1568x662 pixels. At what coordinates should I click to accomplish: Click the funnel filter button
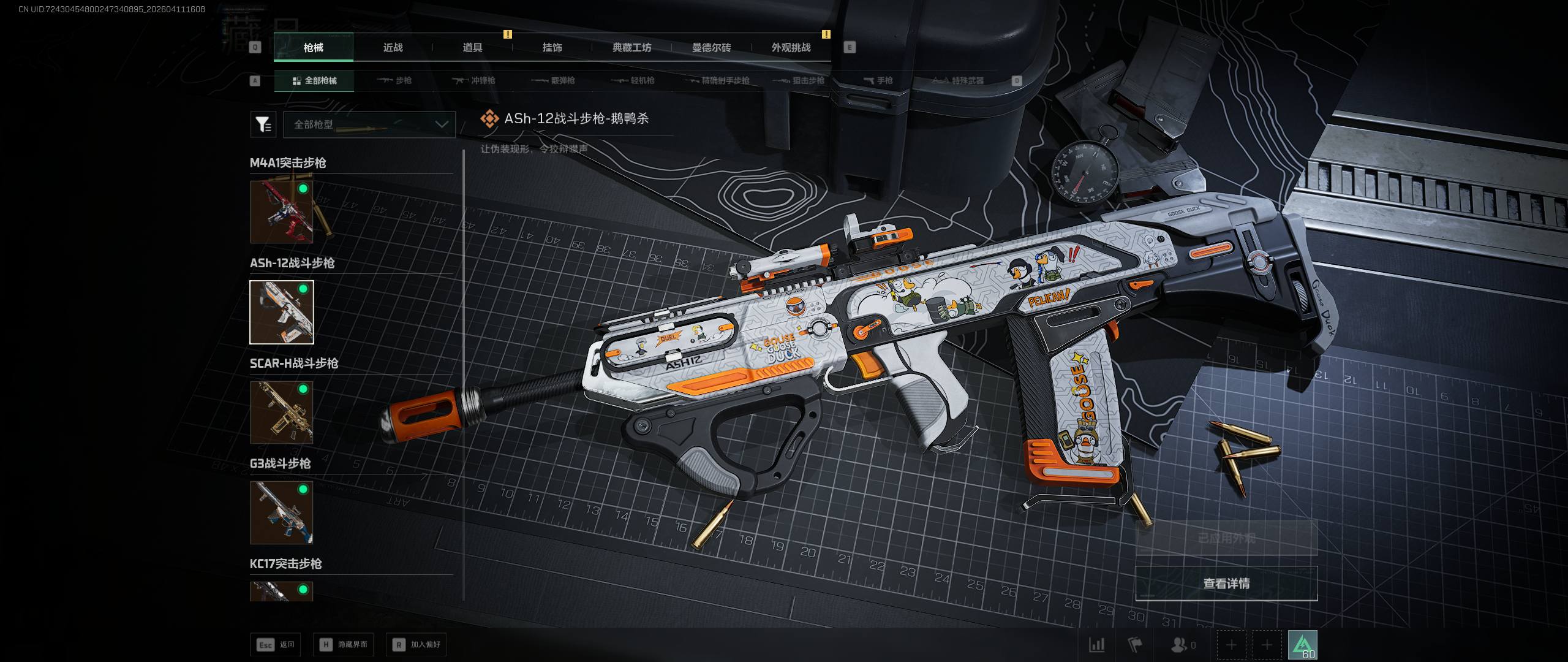(x=263, y=124)
